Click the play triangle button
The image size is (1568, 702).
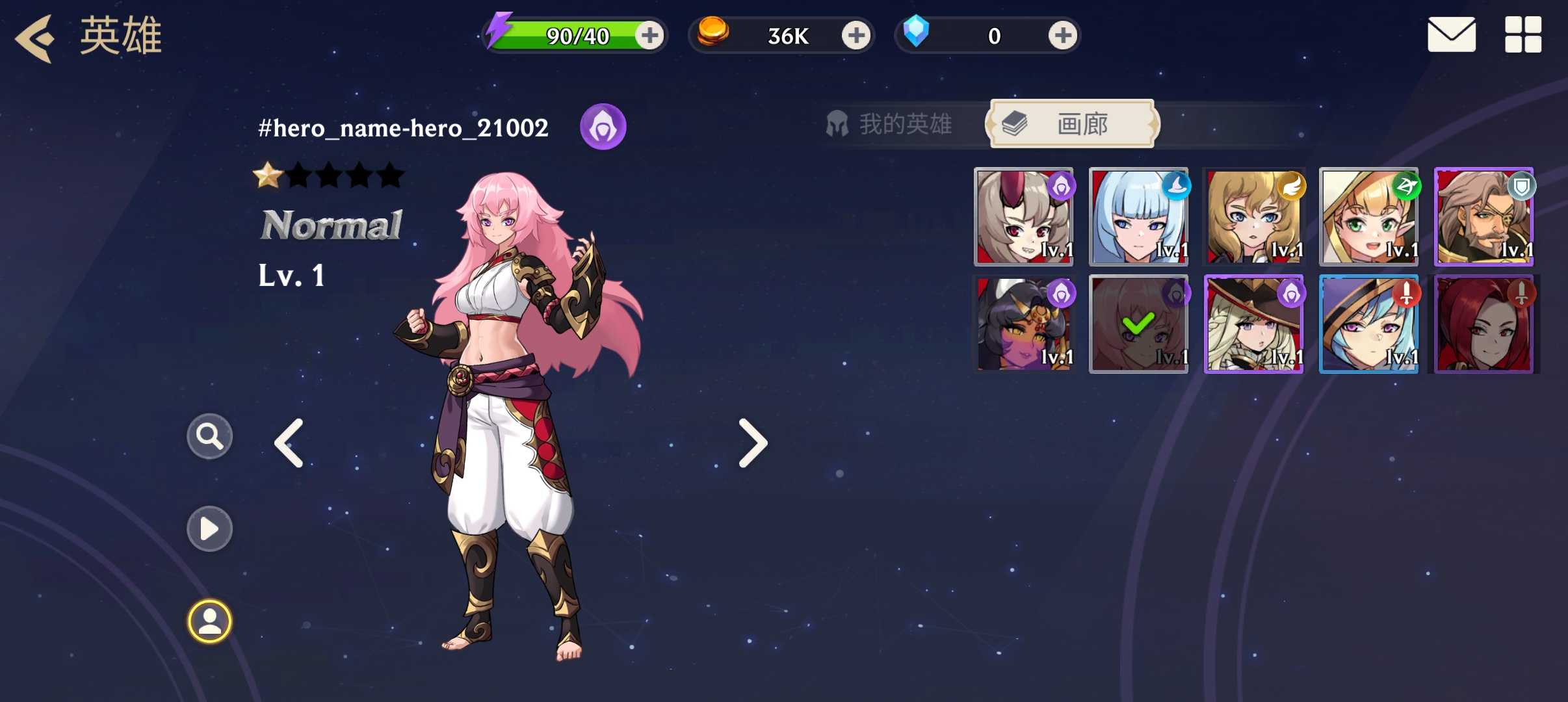[209, 528]
